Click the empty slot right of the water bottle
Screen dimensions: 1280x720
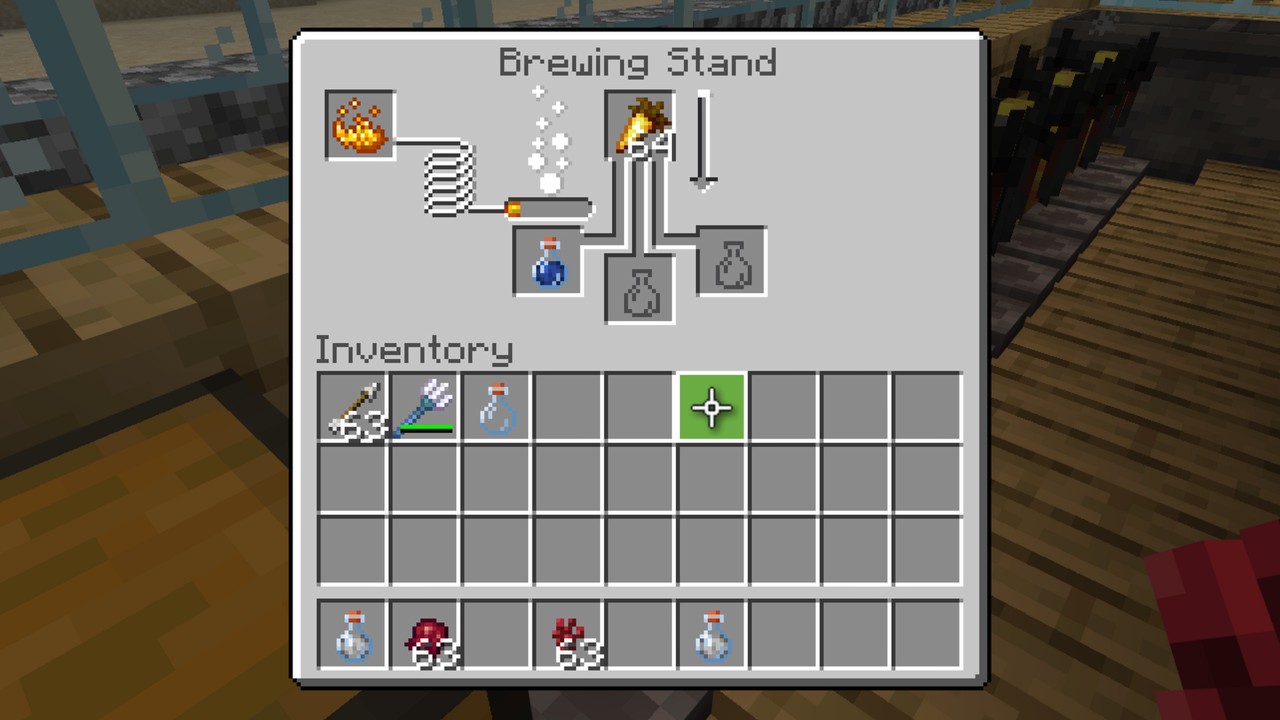(x=567, y=405)
